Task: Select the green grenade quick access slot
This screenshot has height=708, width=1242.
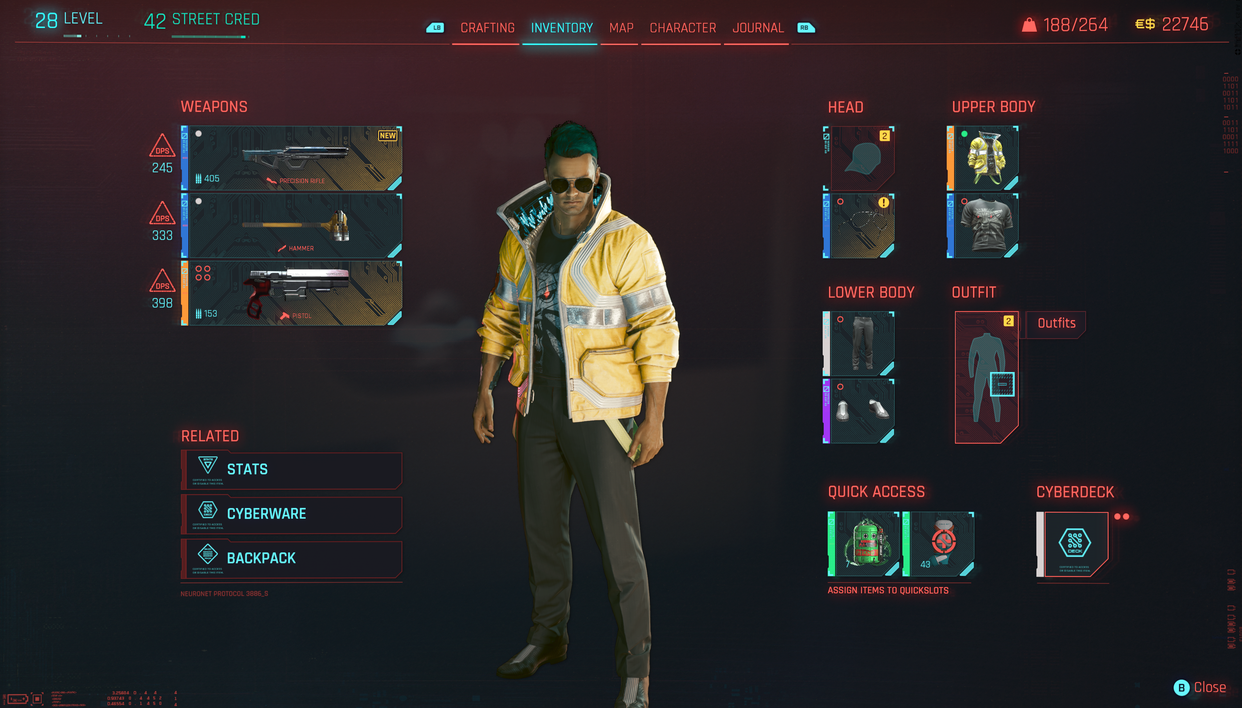Action: (x=864, y=544)
